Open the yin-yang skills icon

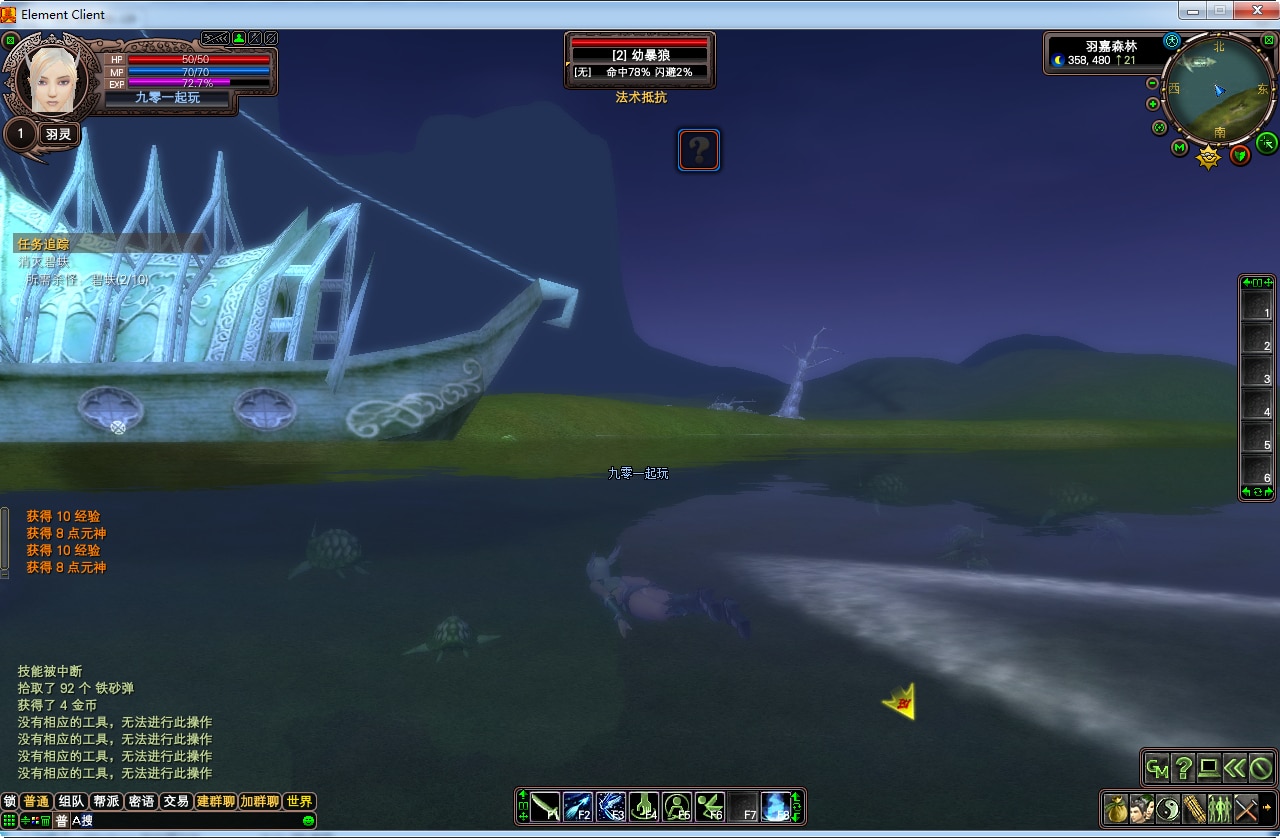(1168, 807)
